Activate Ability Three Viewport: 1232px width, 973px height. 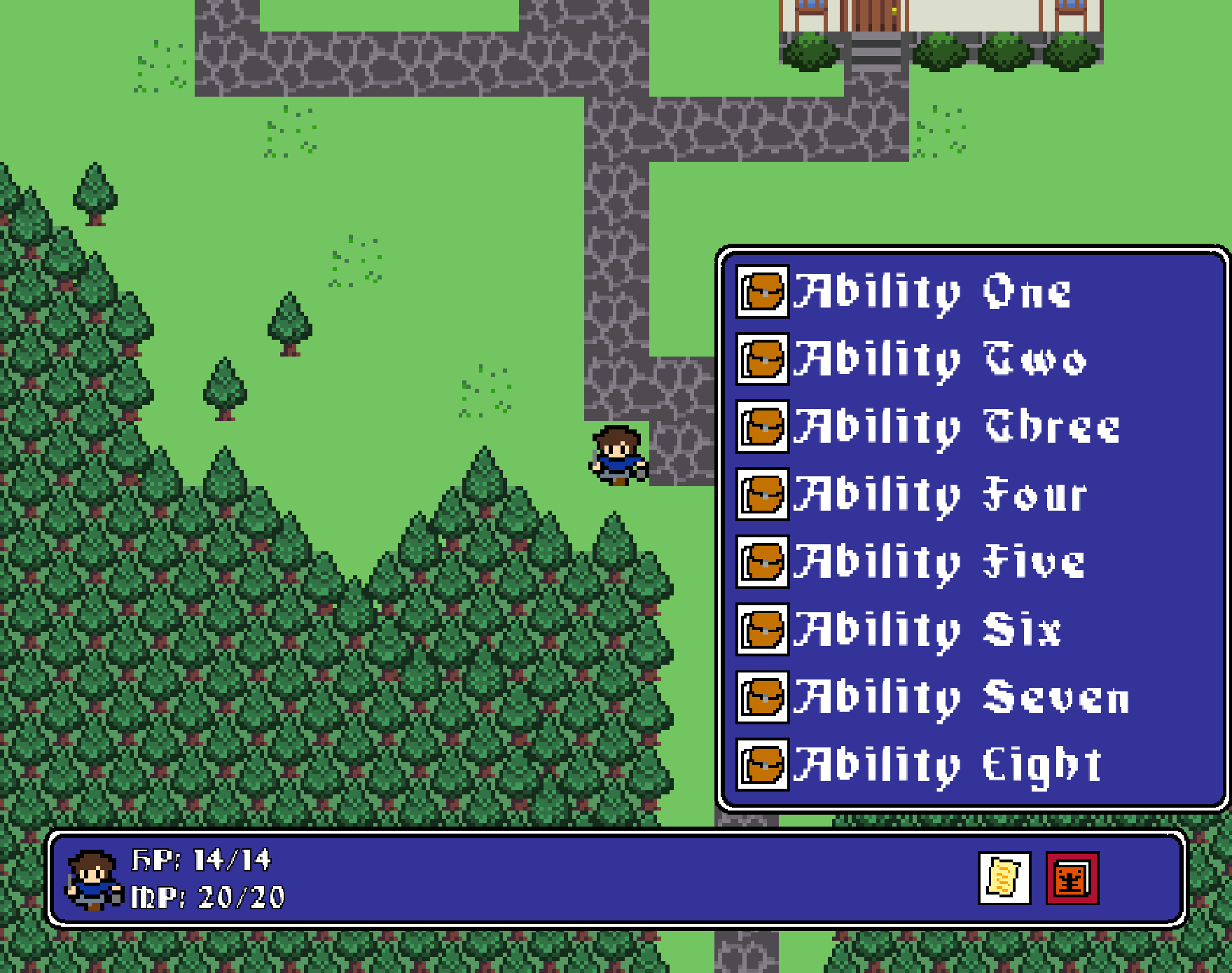[x=928, y=427]
